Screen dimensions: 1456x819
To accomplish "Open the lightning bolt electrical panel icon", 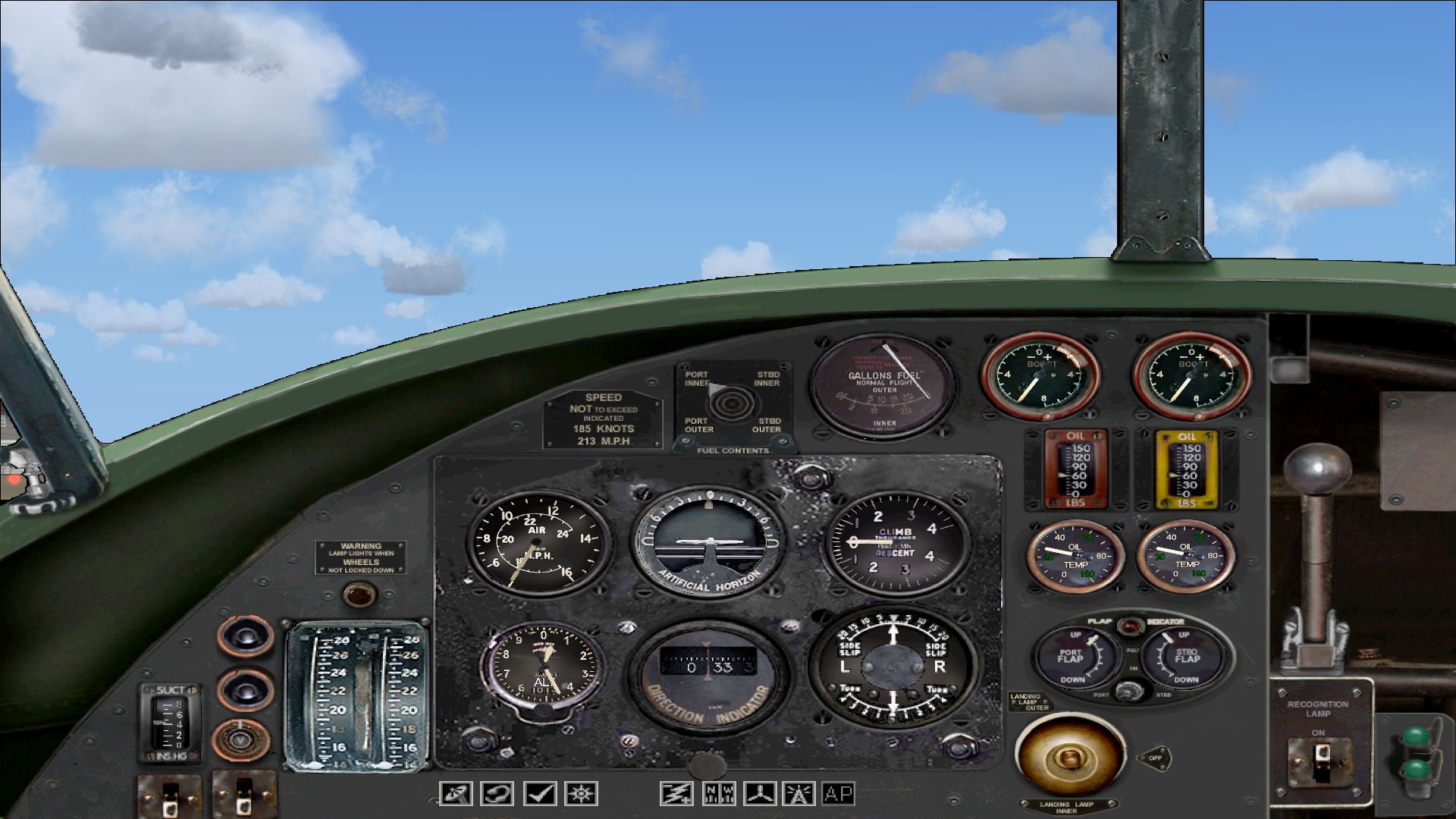I will point(676,794).
